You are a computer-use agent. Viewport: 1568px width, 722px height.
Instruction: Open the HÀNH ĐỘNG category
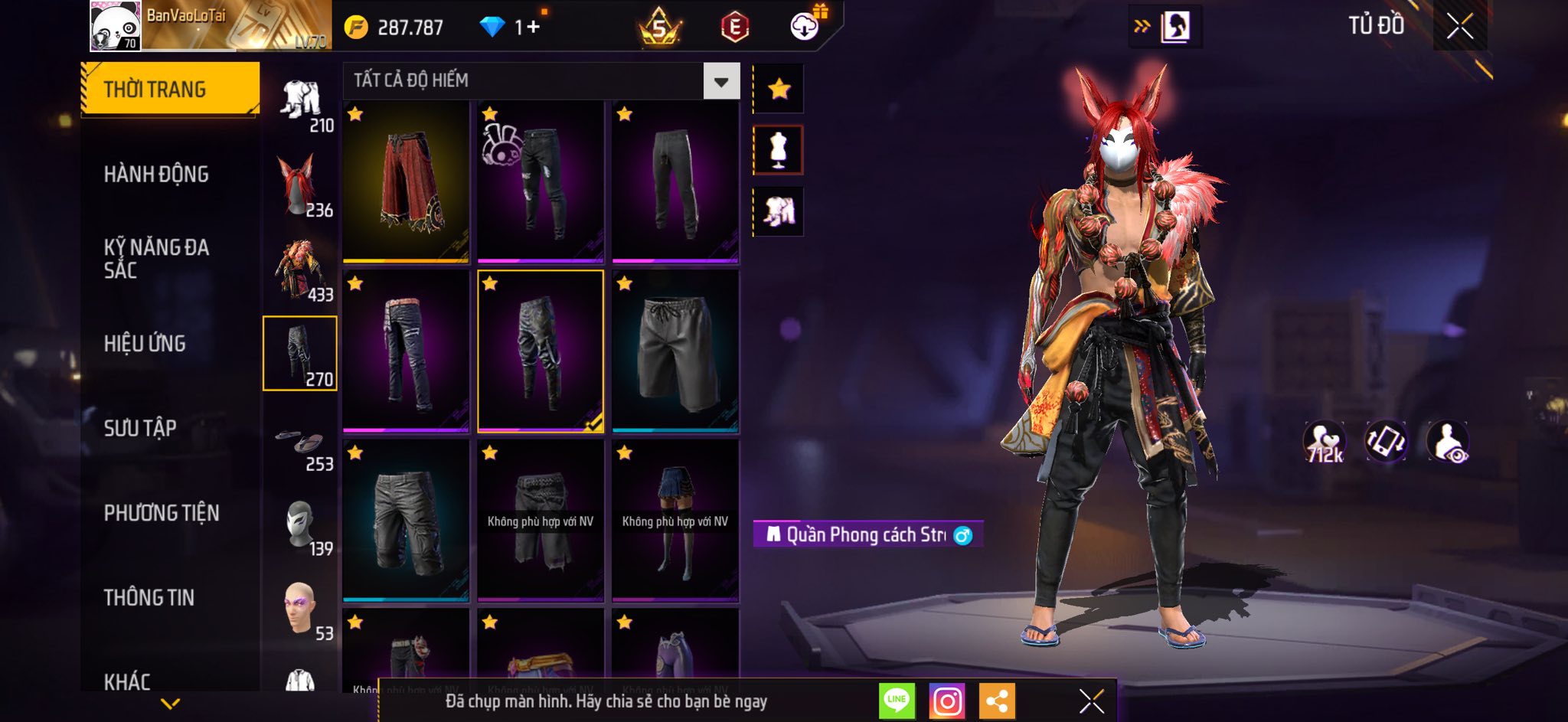(156, 175)
